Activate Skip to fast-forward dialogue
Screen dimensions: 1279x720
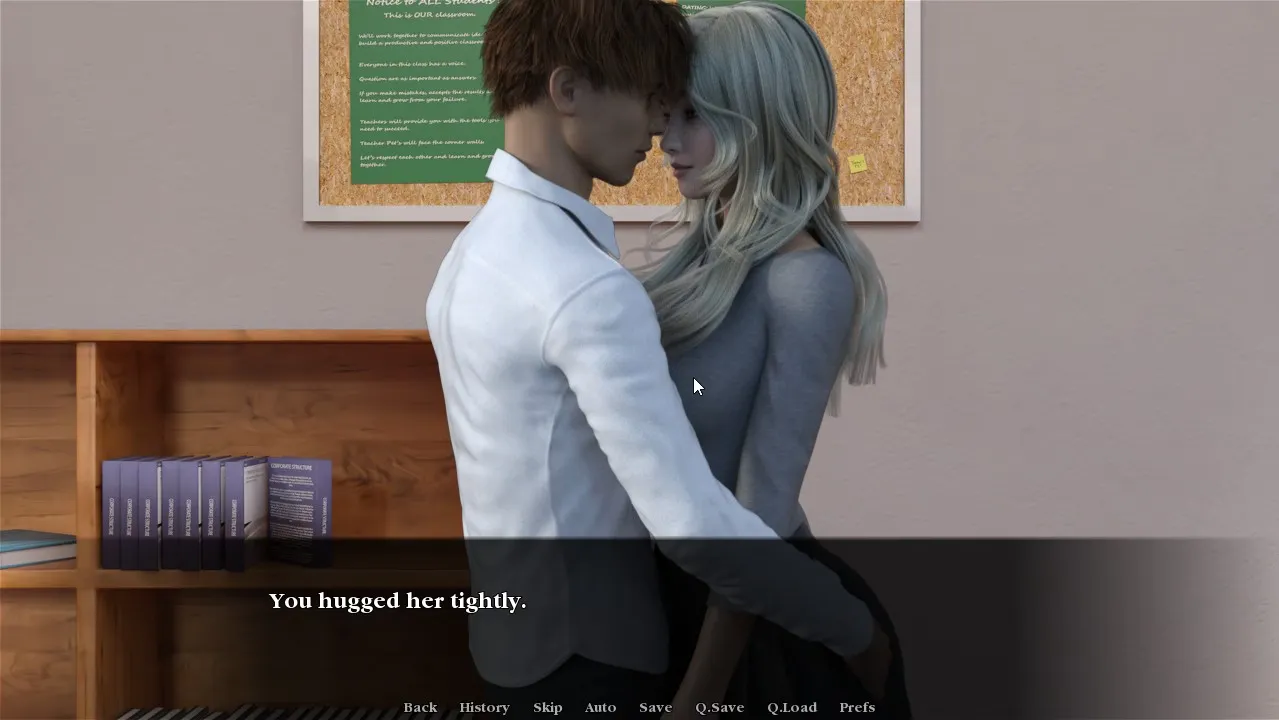[x=547, y=707]
